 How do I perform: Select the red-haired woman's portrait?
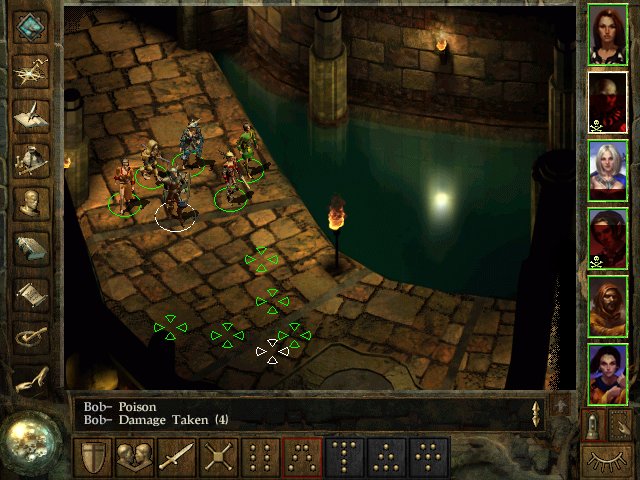pyautogui.click(x=607, y=34)
